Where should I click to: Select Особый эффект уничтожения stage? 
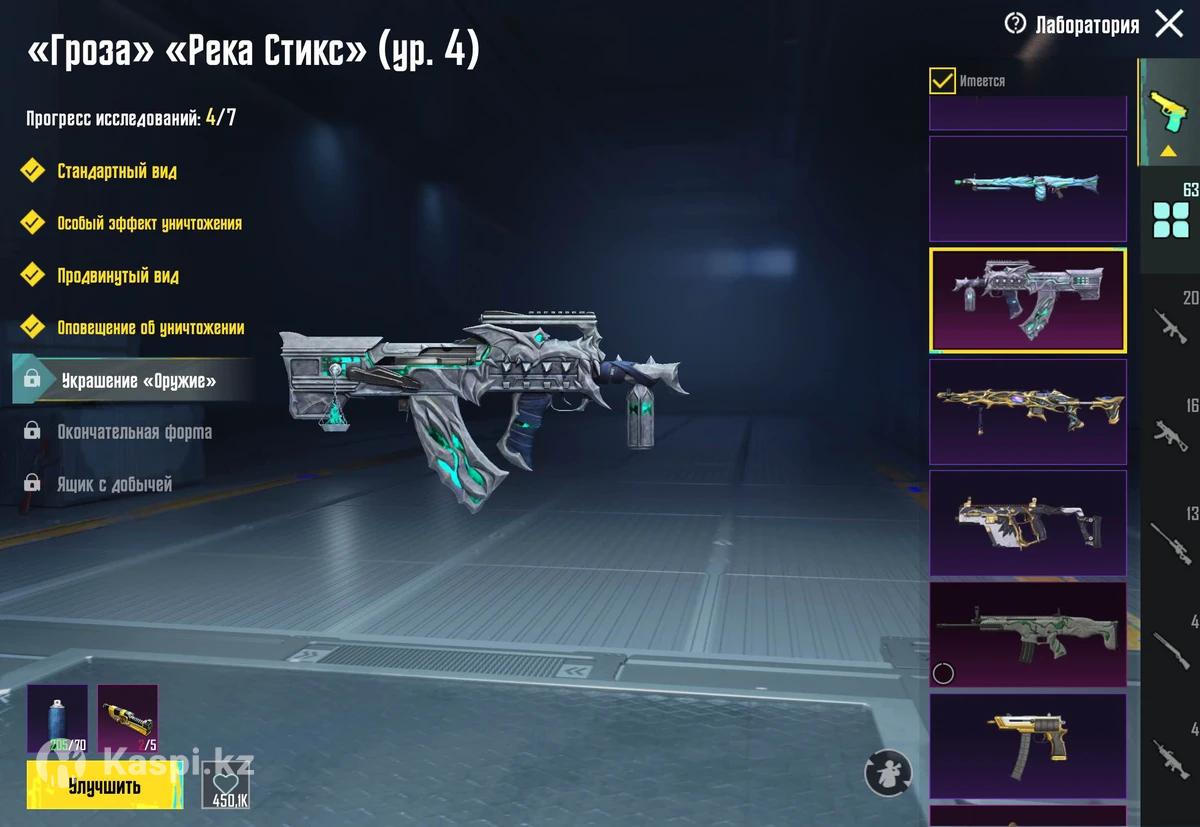[x=148, y=223]
